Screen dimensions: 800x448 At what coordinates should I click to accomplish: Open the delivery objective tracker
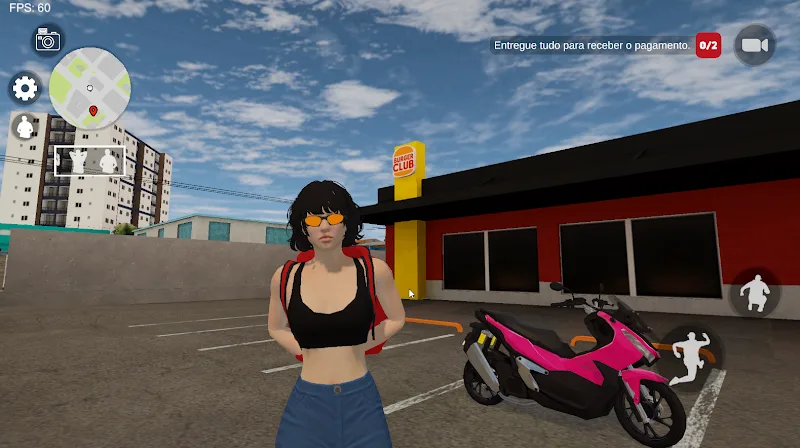point(604,45)
